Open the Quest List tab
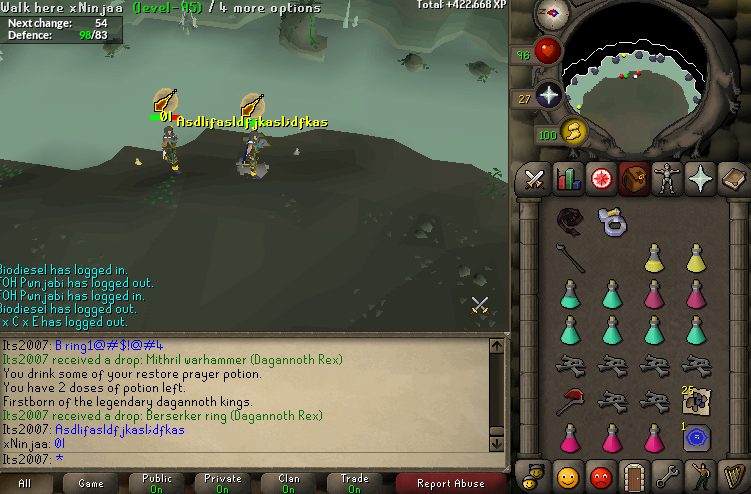 pos(601,179)
